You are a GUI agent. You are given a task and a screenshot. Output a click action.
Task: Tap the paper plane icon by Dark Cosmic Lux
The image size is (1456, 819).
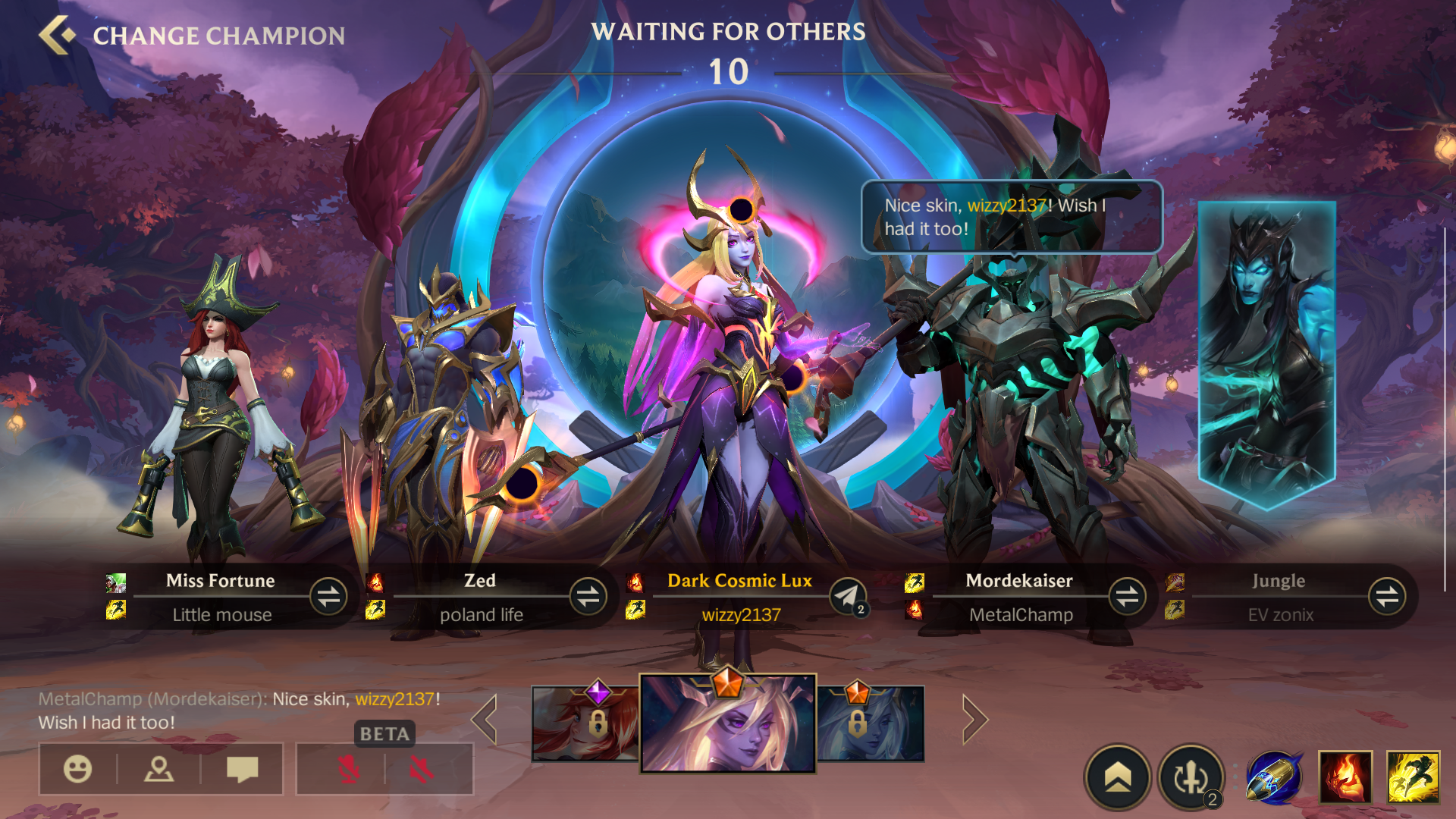coord(847,596)
